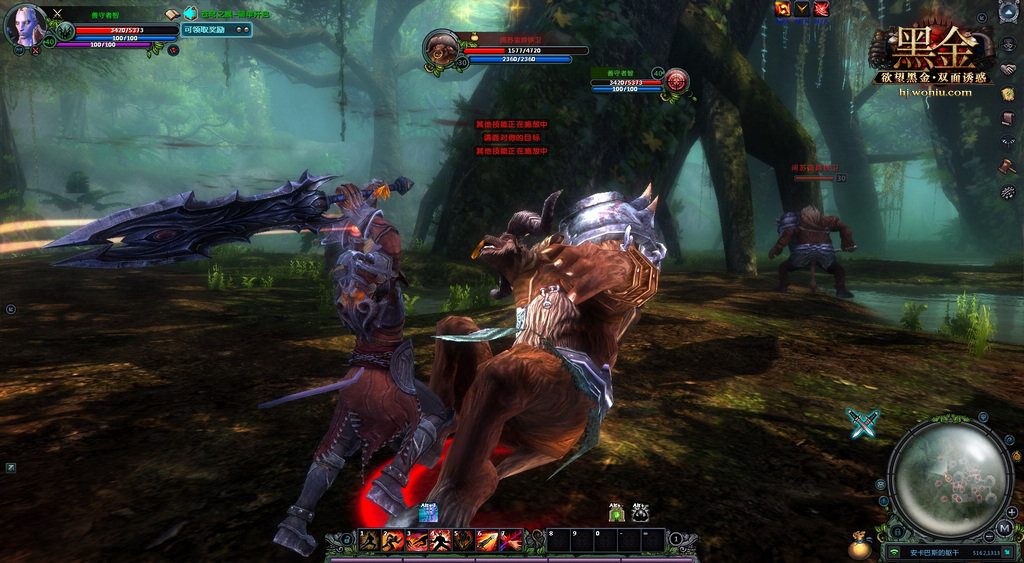Open the world map with the M button

coord(1004,527)
